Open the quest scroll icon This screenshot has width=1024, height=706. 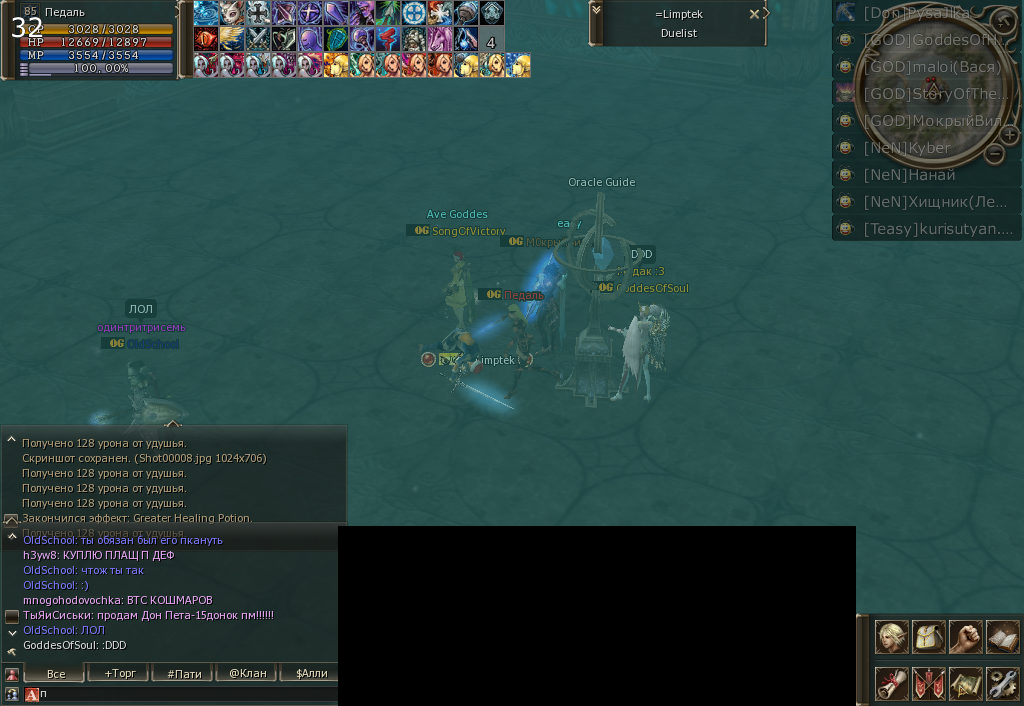click(x=891, y=683)
